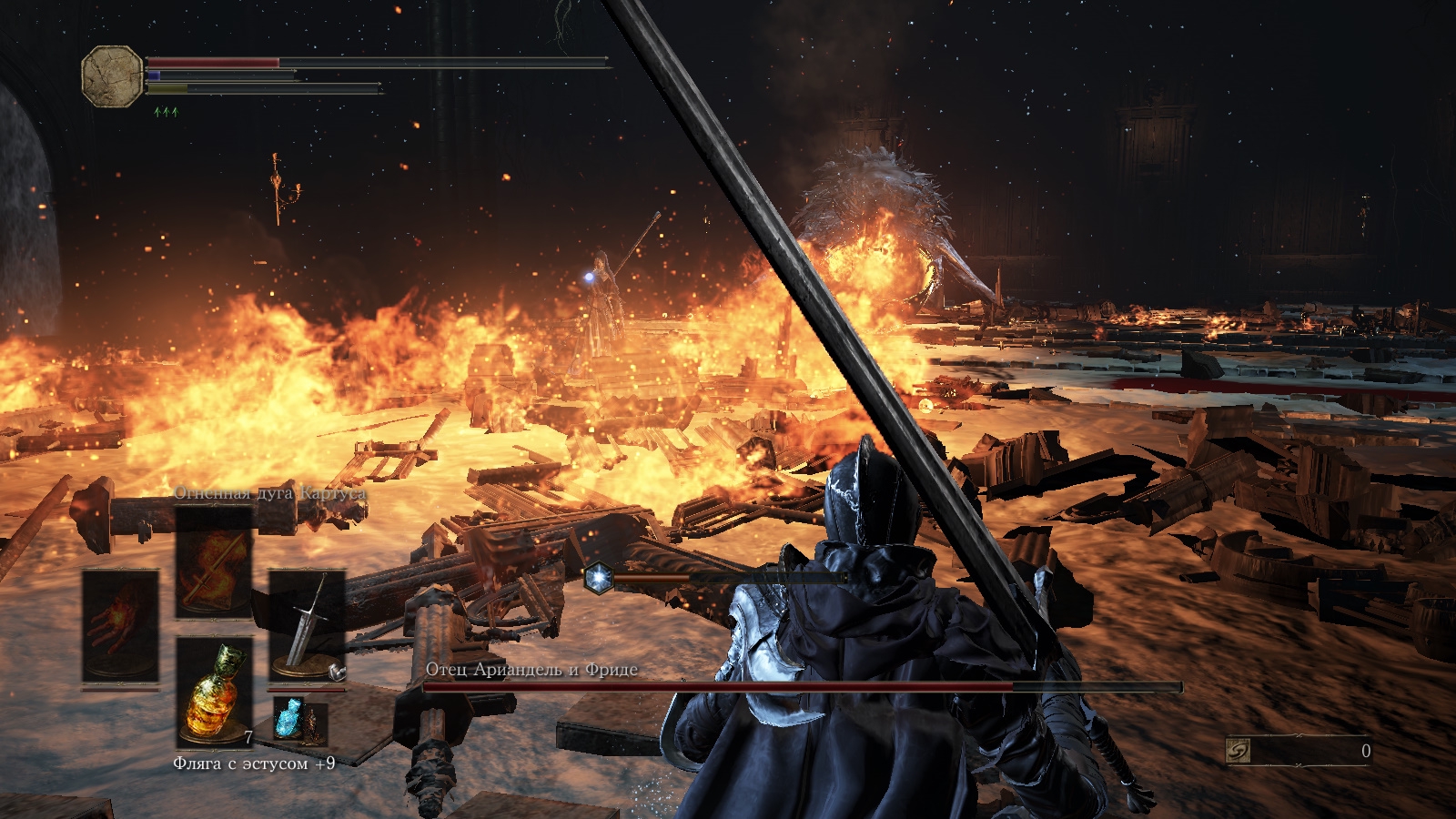Choose the greatsword right-hand weapon slot
The width and height of the screenshot is (1456, 819).
coord(307,626)
